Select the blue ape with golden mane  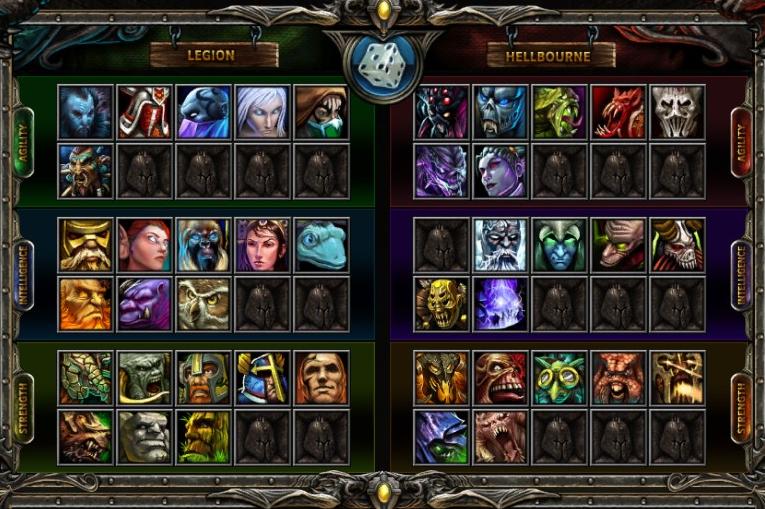coord(203,245)
